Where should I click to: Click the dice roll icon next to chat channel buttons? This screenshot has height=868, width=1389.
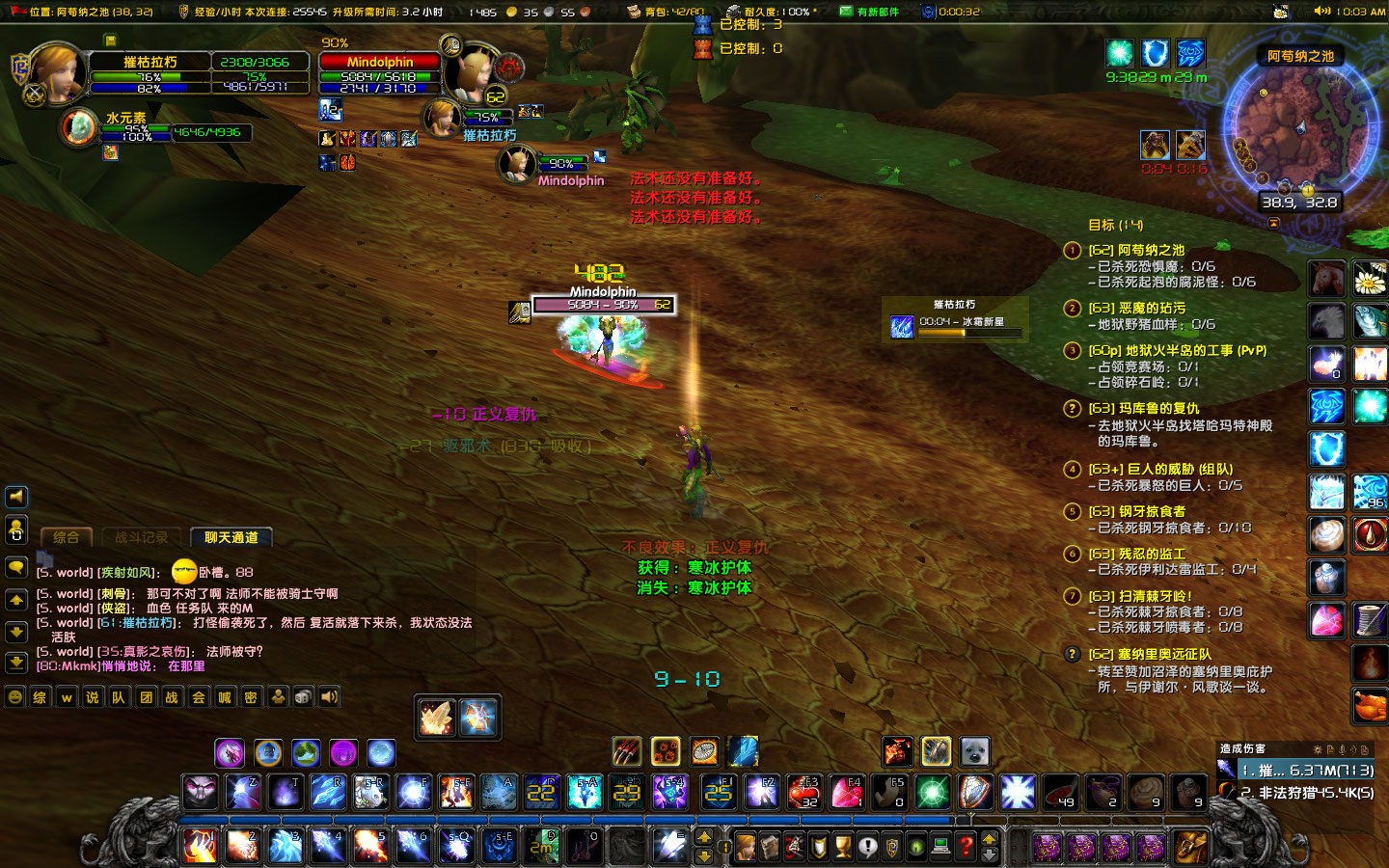pos(302,696)
